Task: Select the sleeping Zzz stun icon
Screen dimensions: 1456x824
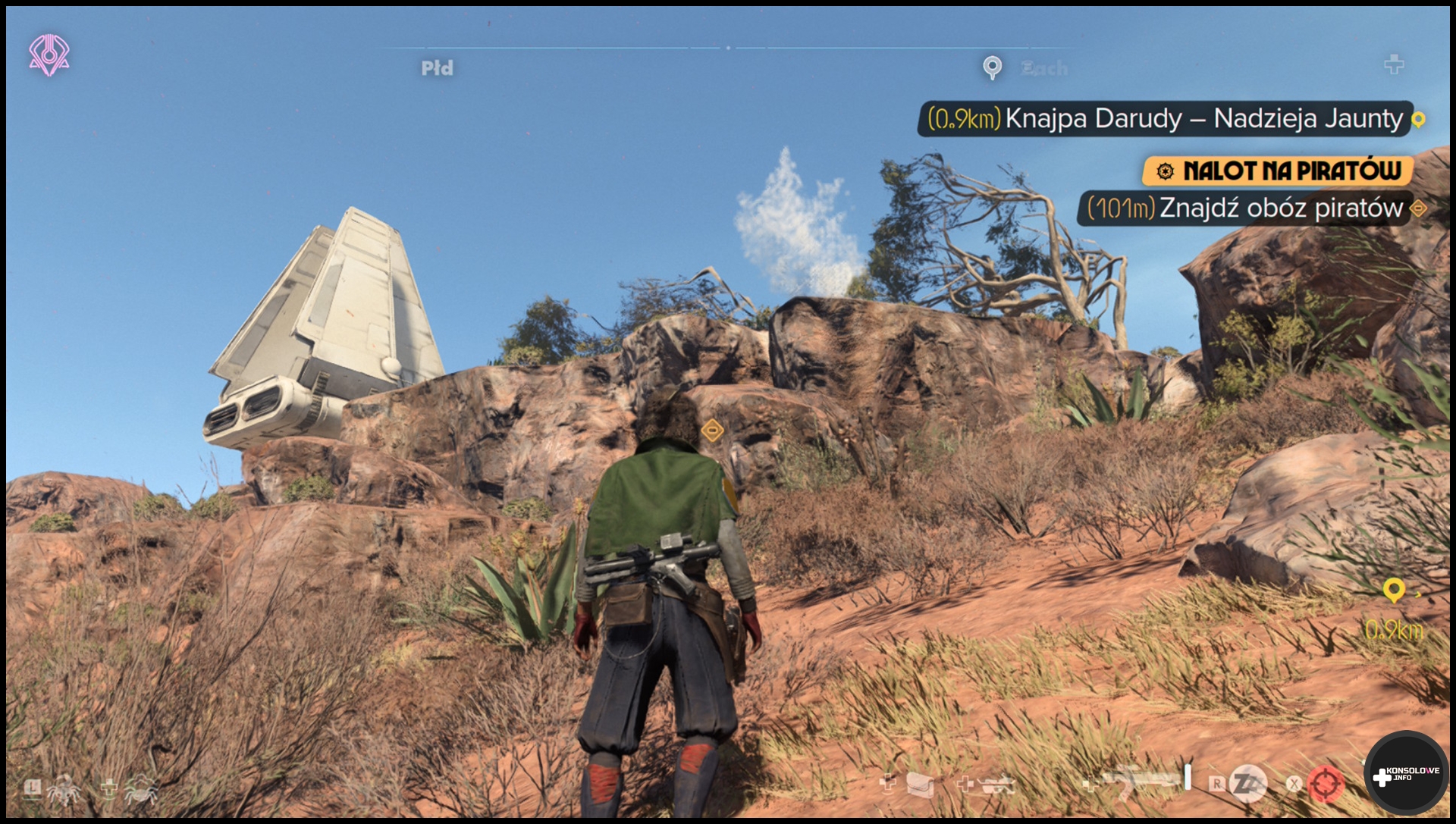Action: tap(1247, 784)
